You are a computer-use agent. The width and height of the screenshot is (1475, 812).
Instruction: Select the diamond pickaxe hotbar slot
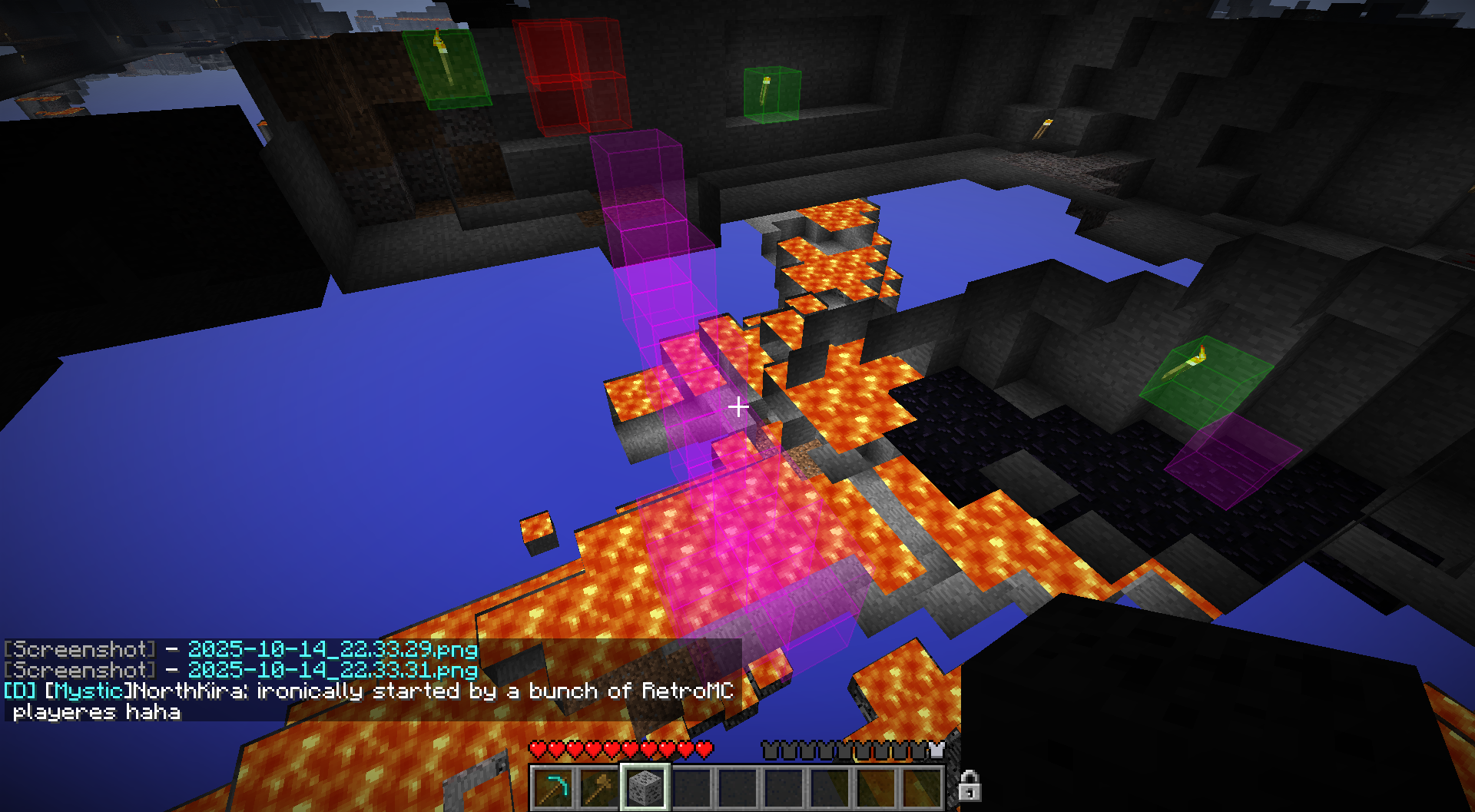[x=553, y=787]
